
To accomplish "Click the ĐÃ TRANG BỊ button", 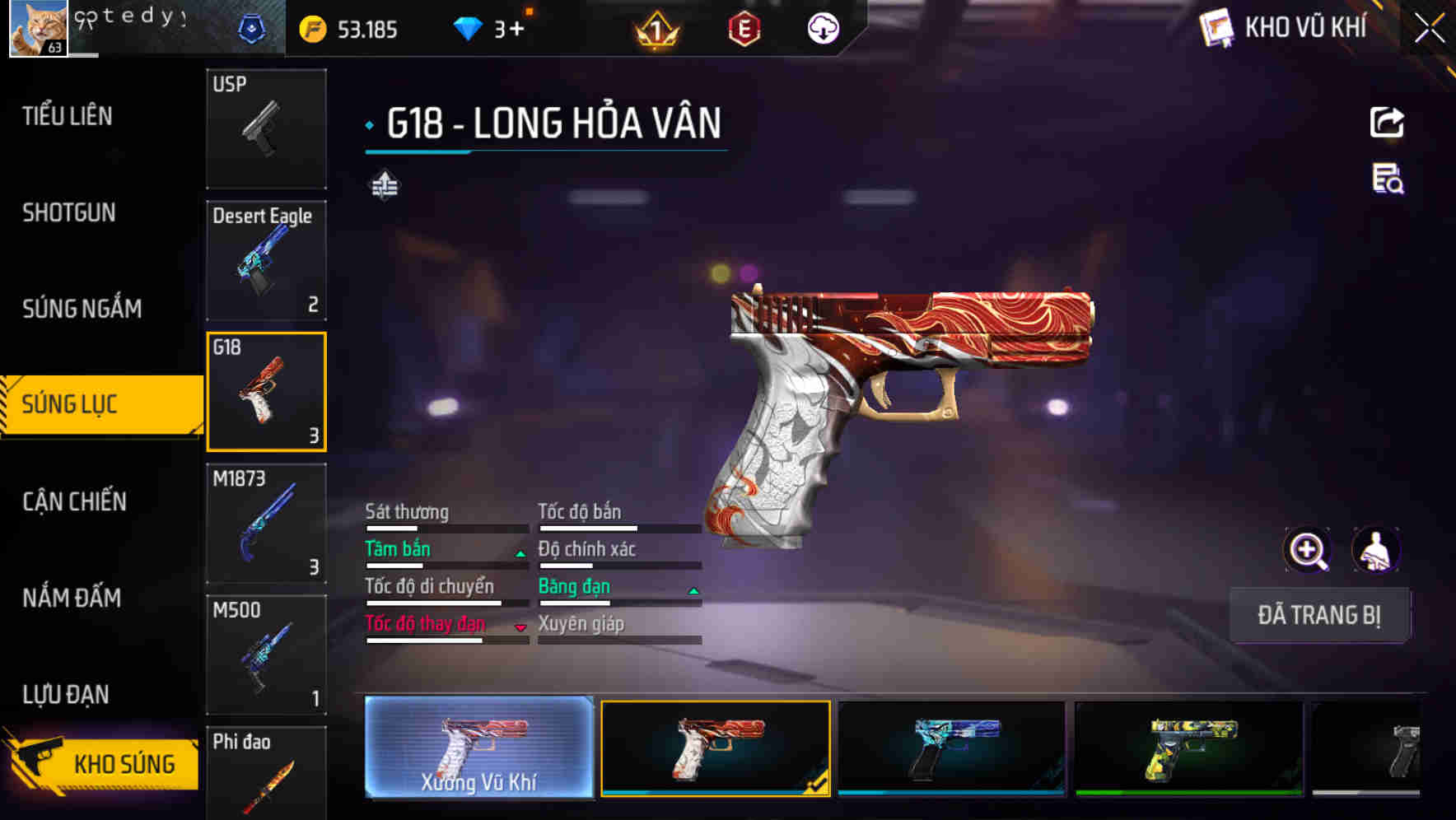I will tap(1318, 615).
